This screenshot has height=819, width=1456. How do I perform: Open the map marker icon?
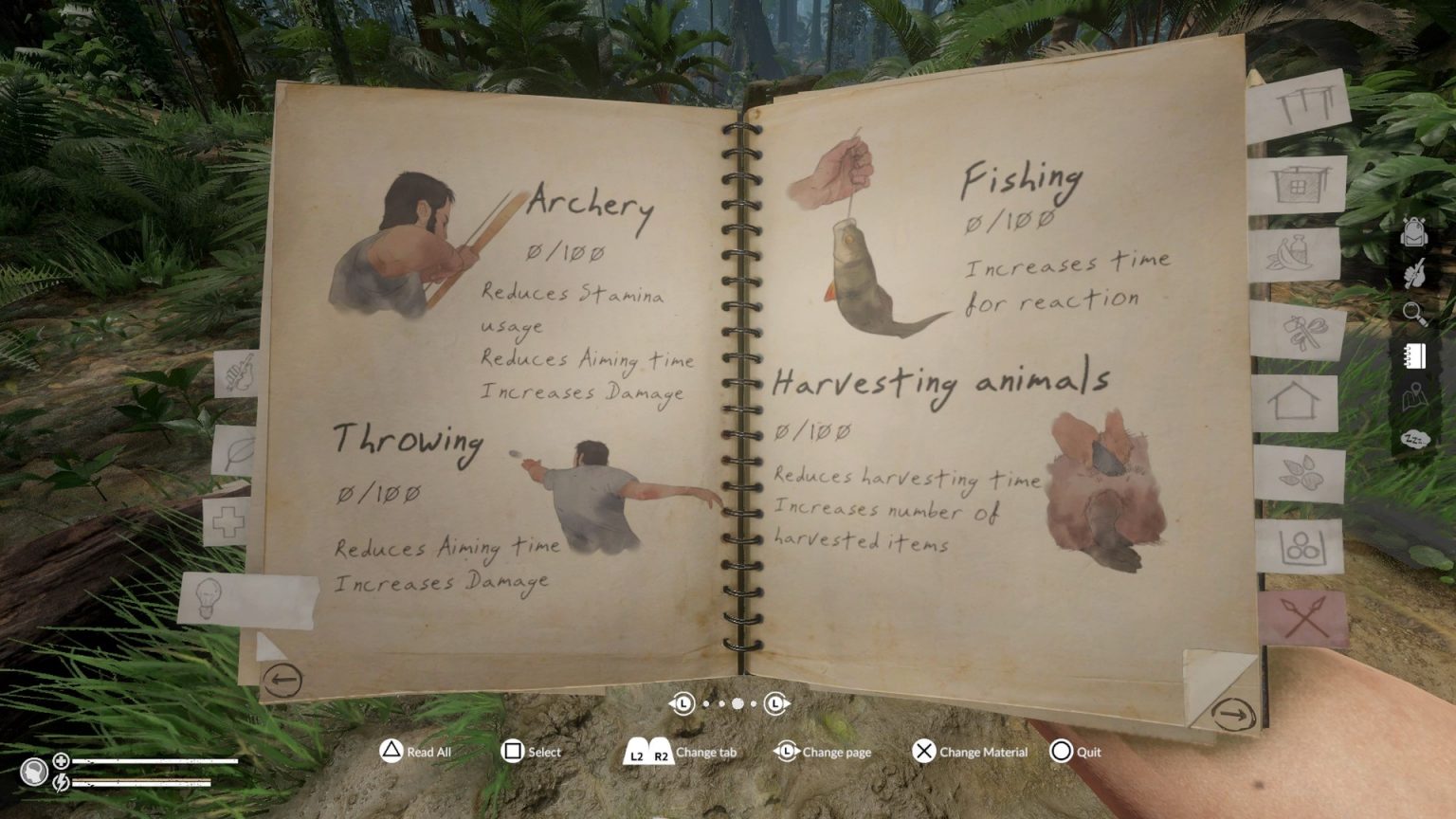[x=1414, y=396]
